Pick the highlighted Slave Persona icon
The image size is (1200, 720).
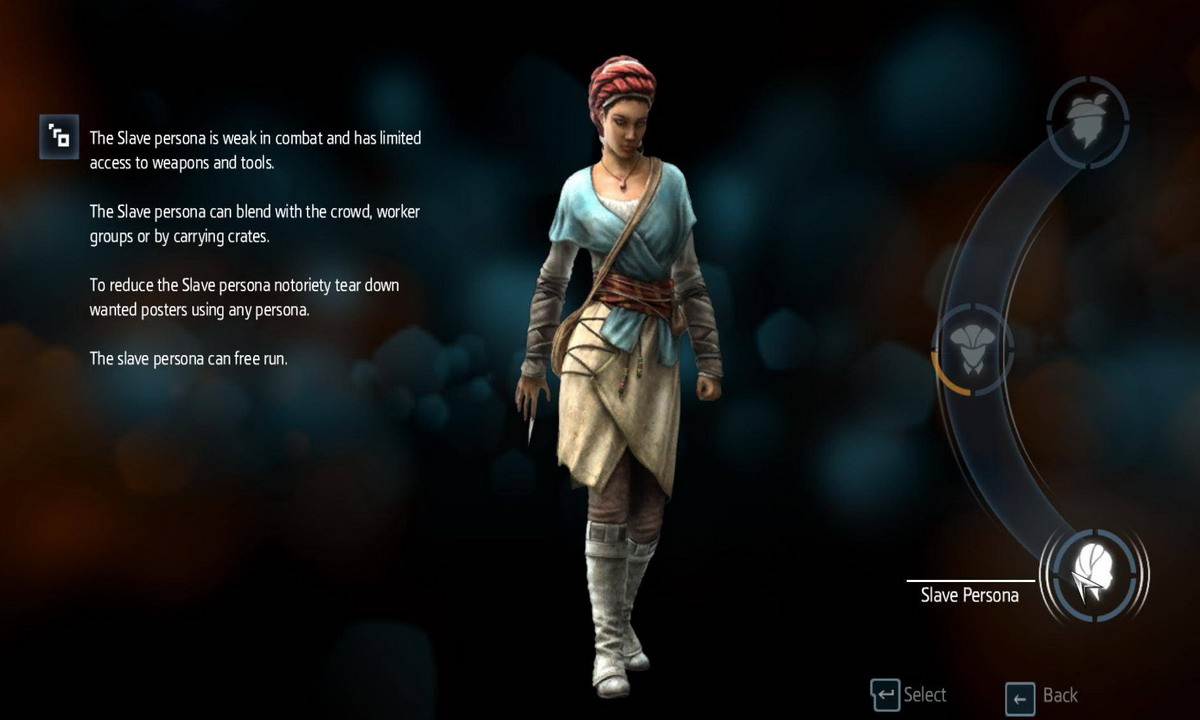coord(1093,577)
